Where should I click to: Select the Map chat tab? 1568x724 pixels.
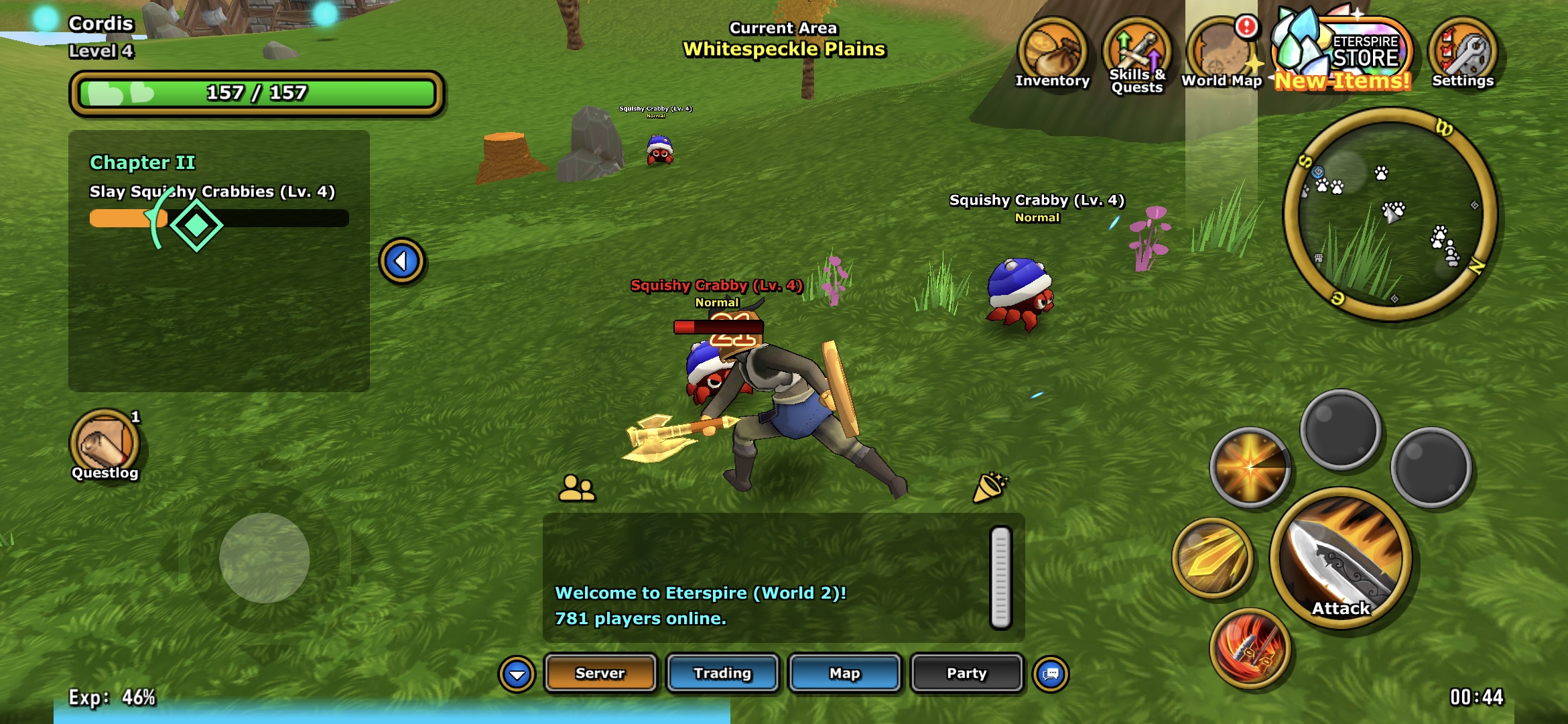844,673
